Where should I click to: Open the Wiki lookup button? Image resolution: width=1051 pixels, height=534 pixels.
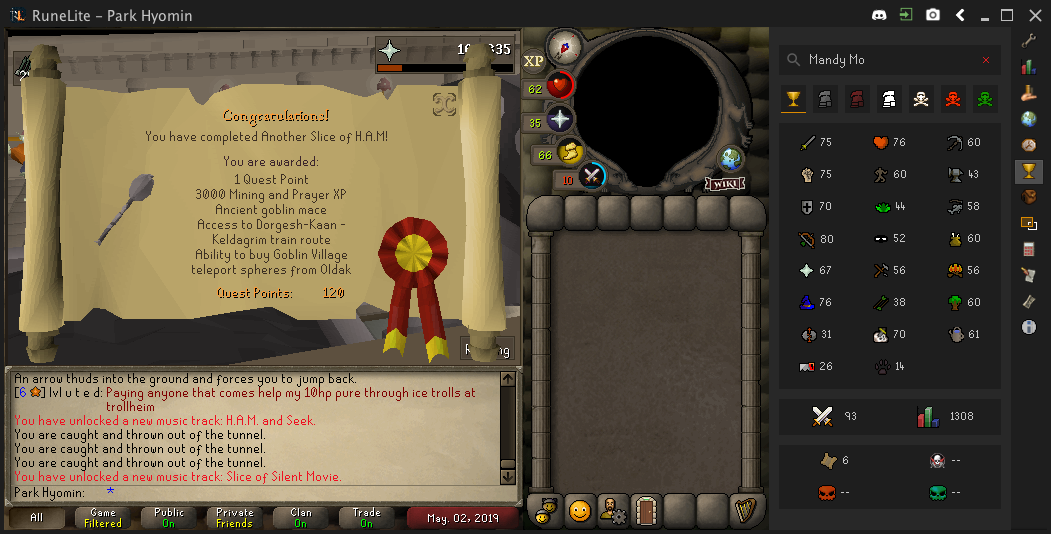click(x=725, y=184)
